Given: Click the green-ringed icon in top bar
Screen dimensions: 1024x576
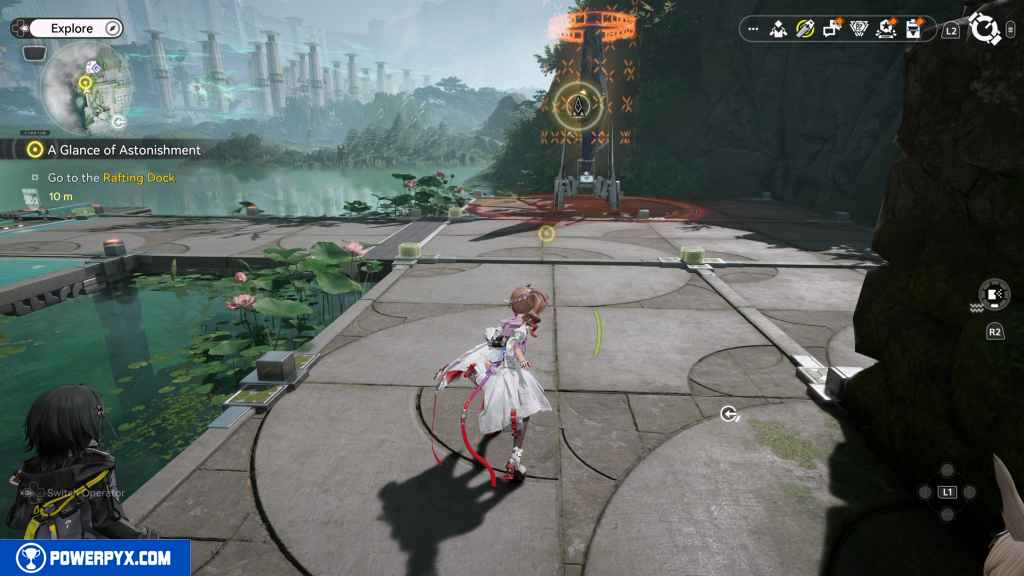Looking at the screenshot, I should pos(804,30).
